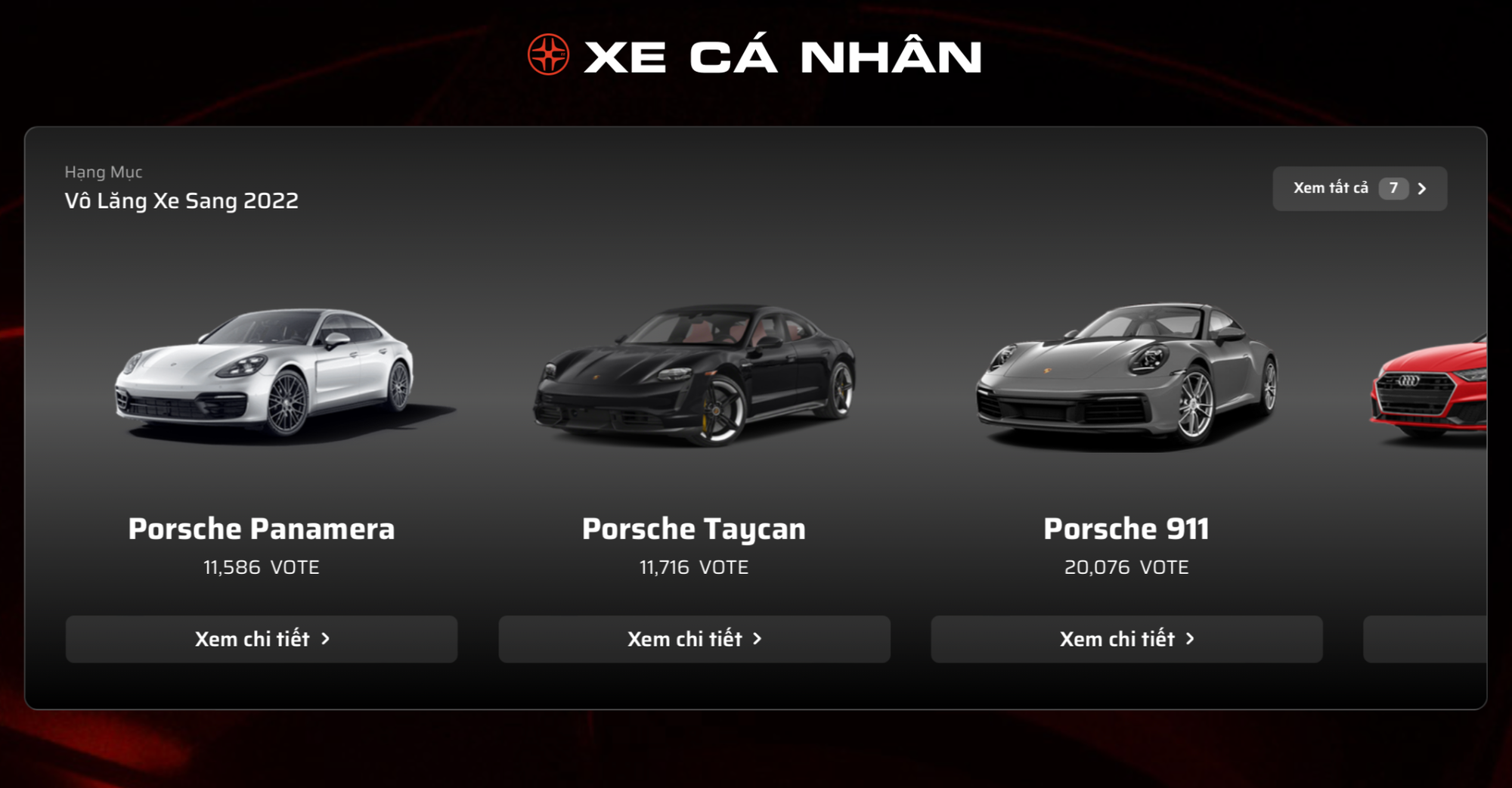Open Xem chi tiết under Porsche Taycan

click(694, 639)
